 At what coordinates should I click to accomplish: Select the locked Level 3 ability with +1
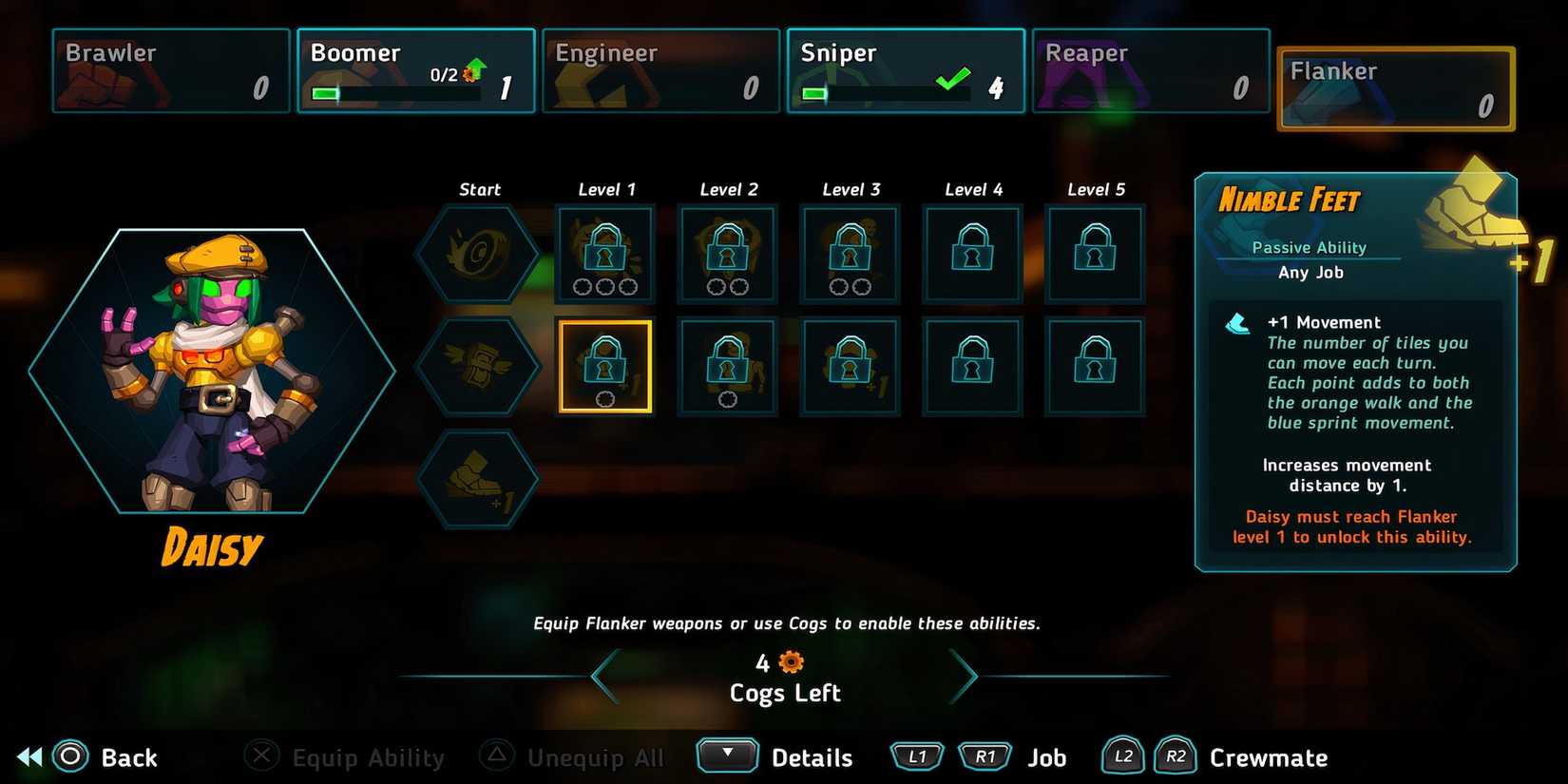click(x=849, y=366)
